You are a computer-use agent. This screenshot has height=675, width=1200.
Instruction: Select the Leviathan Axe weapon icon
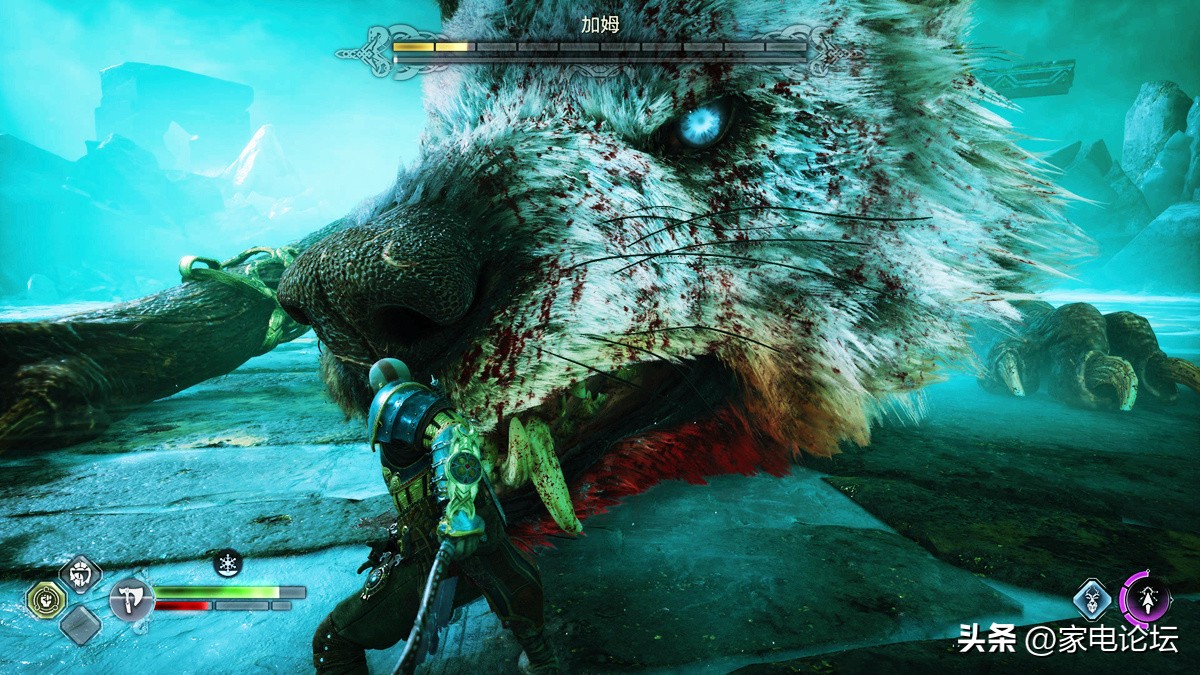[131, 600]
